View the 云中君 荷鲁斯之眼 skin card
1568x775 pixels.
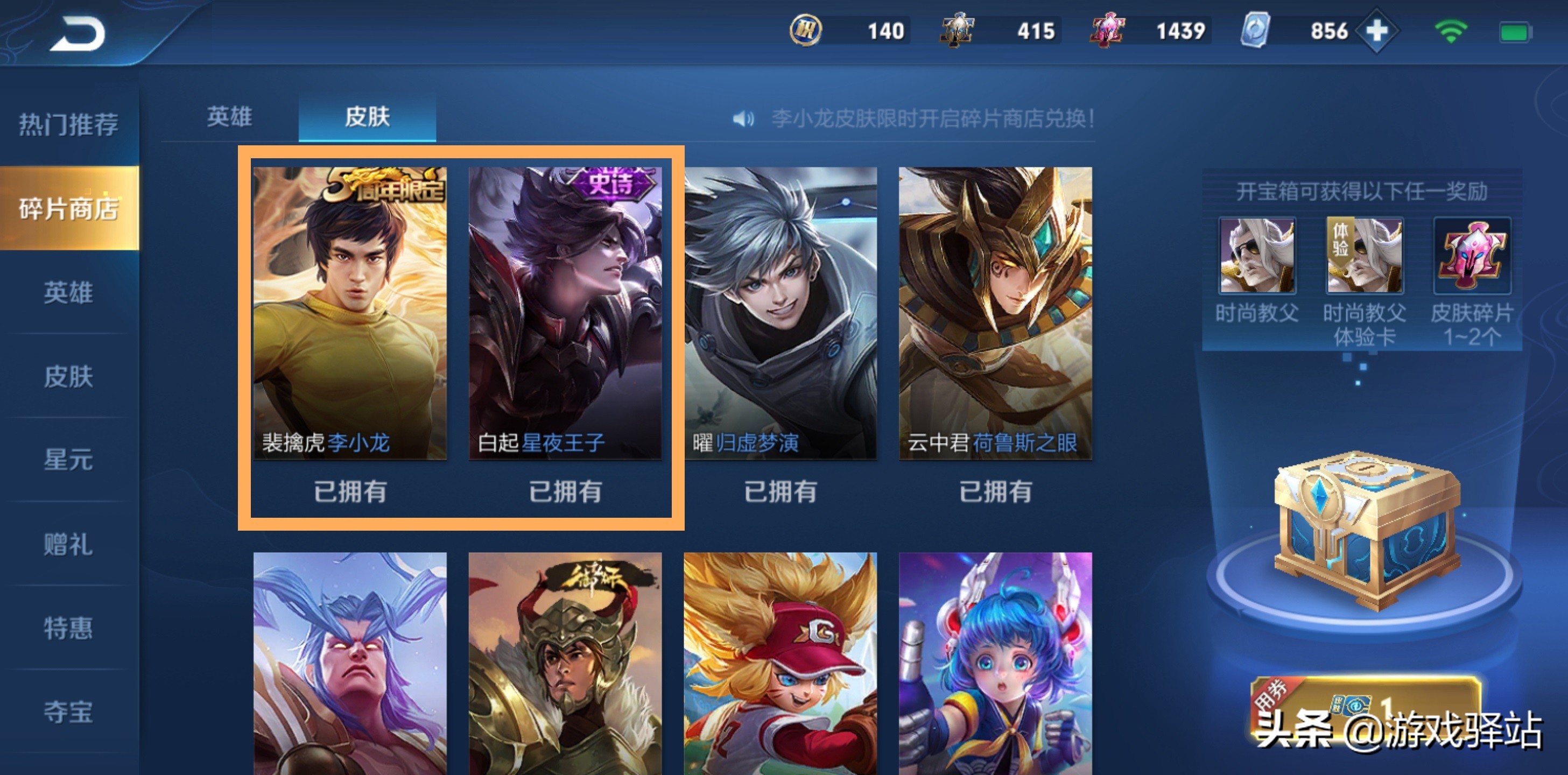click(995, 314)
